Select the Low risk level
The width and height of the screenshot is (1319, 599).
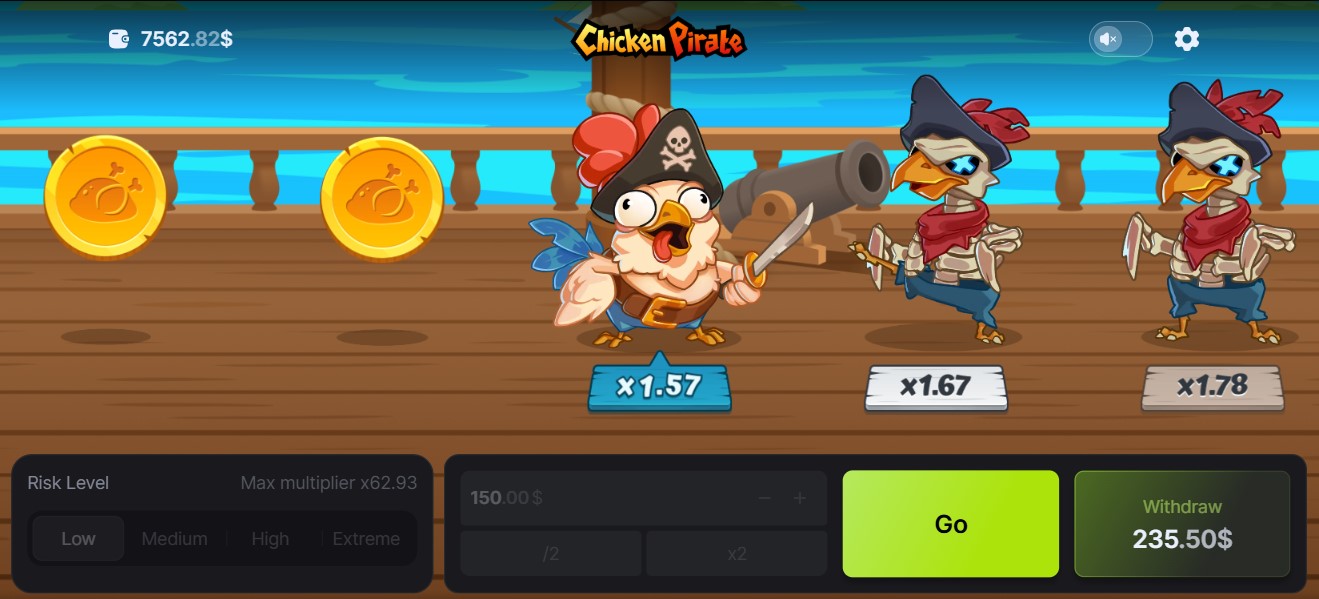(78, 539)
